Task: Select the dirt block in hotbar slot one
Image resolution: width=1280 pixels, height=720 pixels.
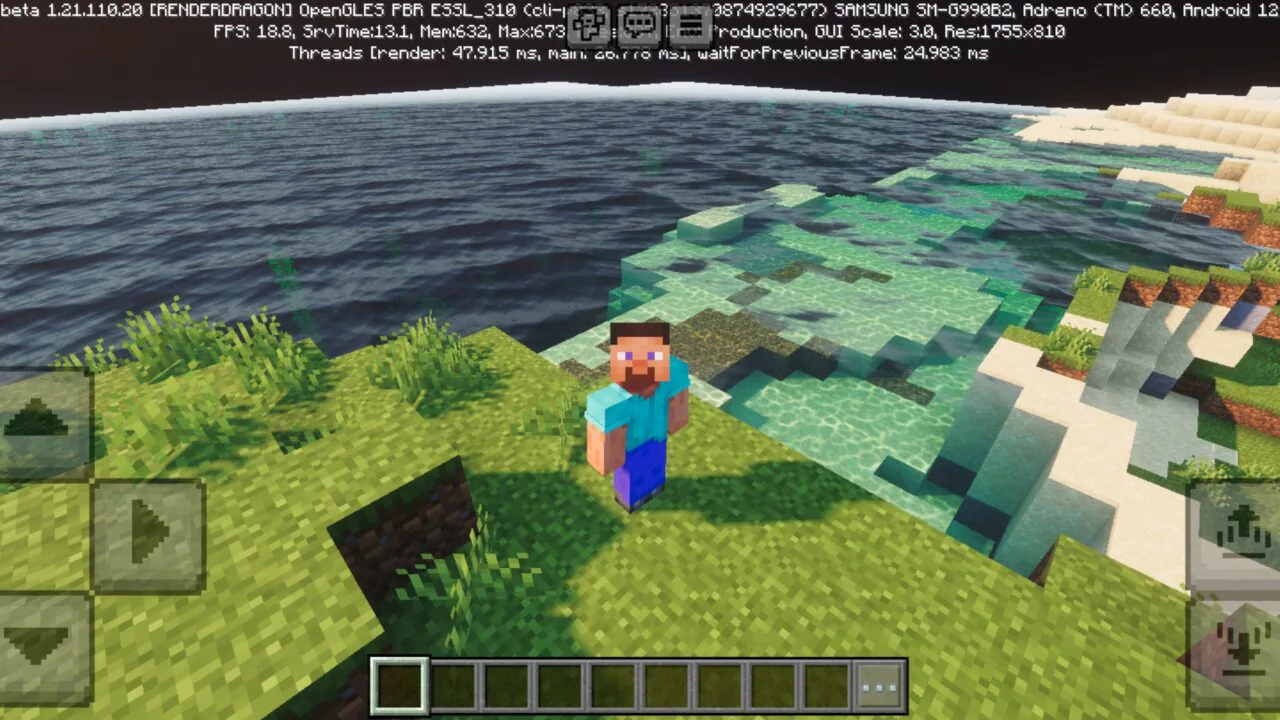Action: pyautogui.click(x=400, y=684)
